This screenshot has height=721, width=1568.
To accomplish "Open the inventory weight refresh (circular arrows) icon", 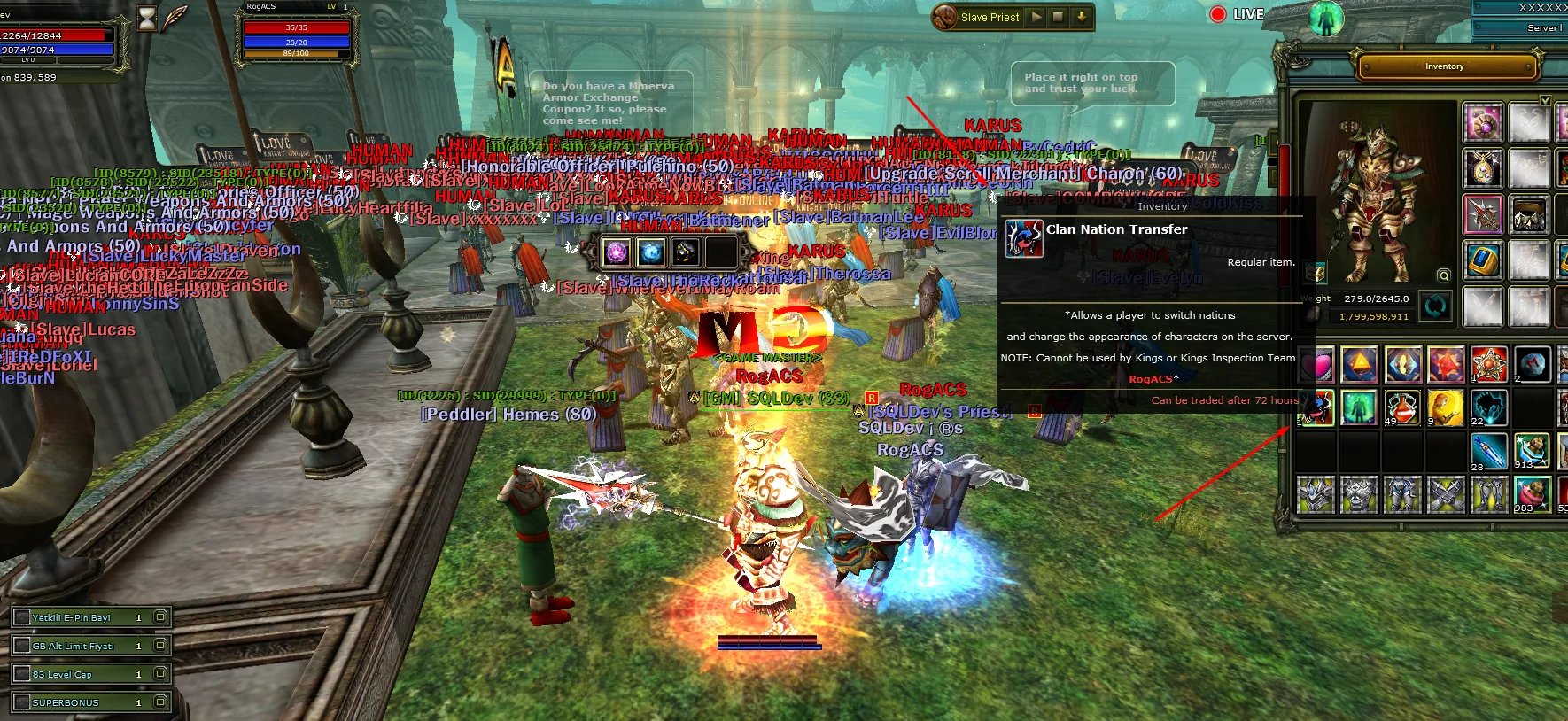I will click(1436, 306).
